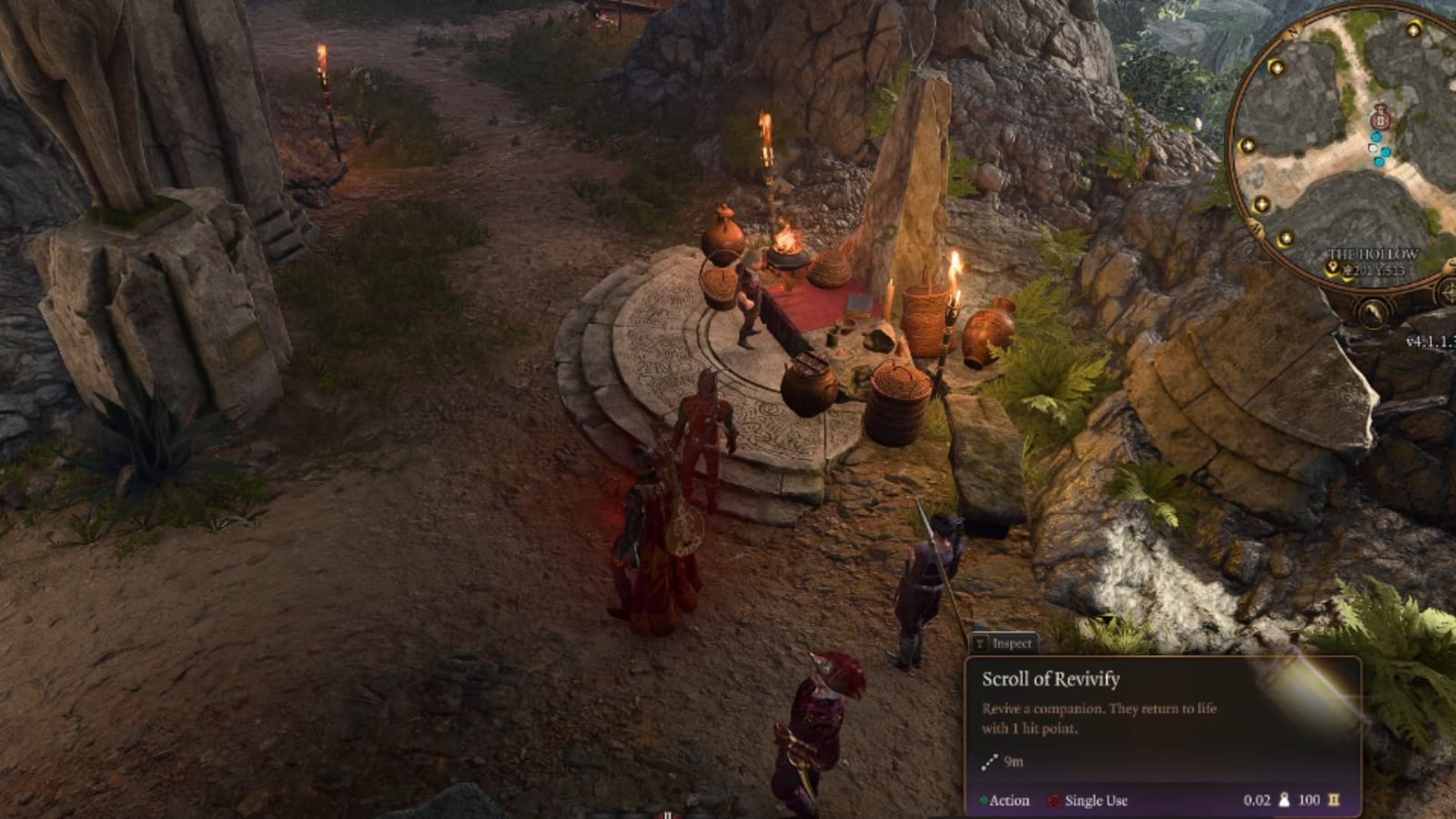Screen dimensions: 1456x819
Task: Click the N compass letter on the minimap
Action: pyautogui.click(x=1291, y=30)
